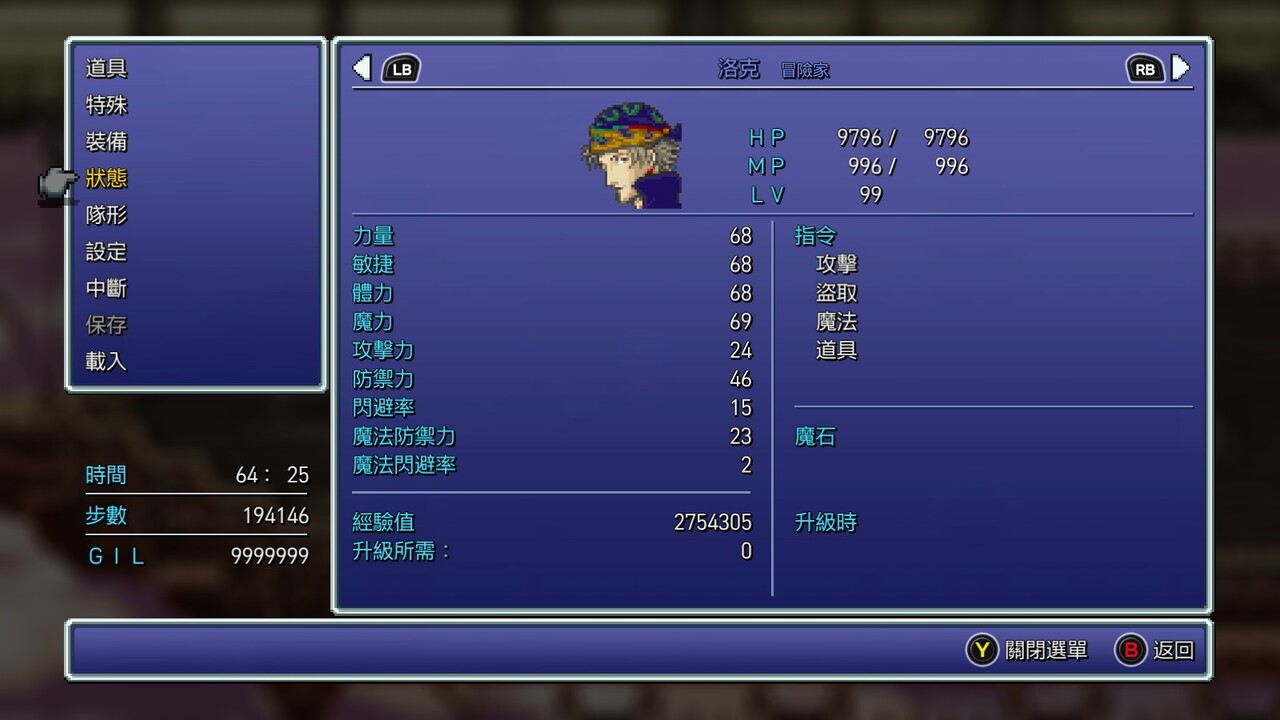
Task: Open the 装備 equipment menu
Action: [x=106, y=142]
